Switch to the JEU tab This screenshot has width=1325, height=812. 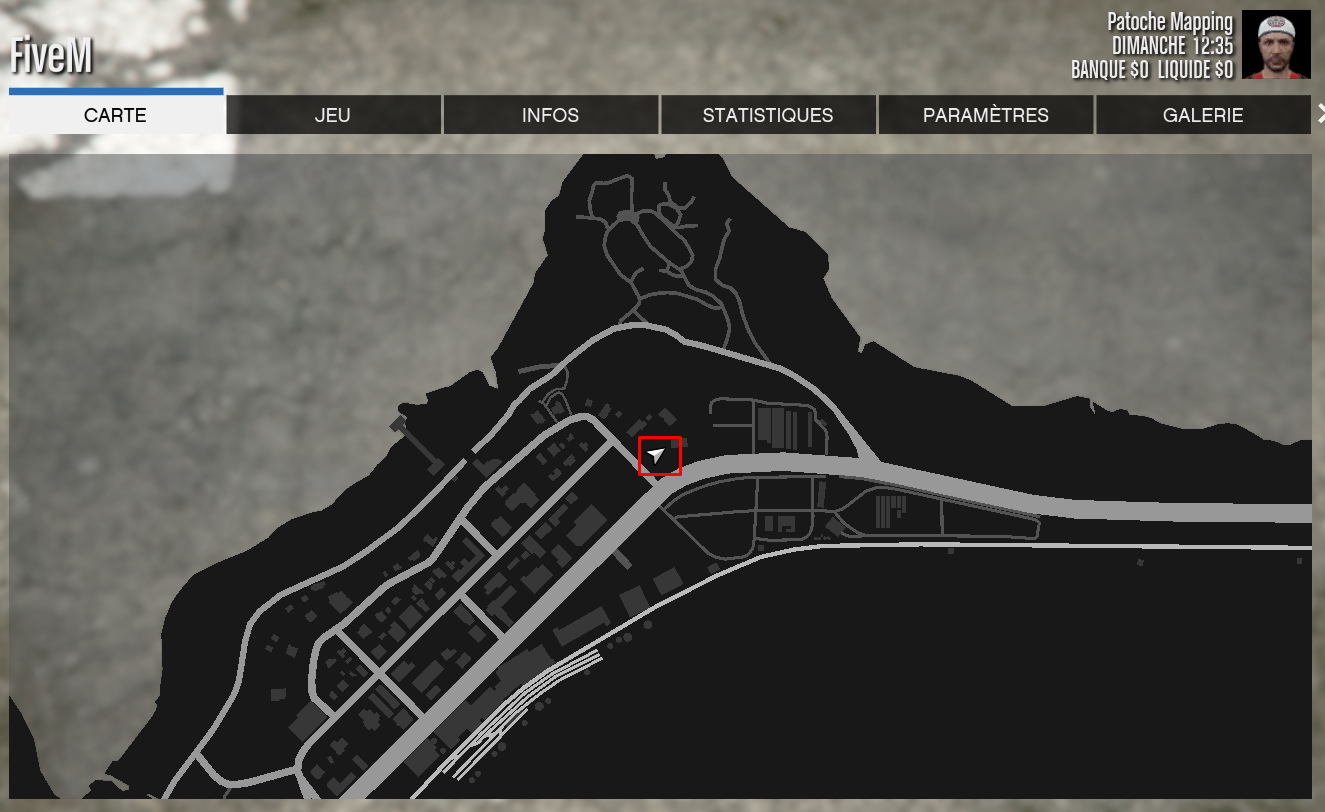[333, 115]
